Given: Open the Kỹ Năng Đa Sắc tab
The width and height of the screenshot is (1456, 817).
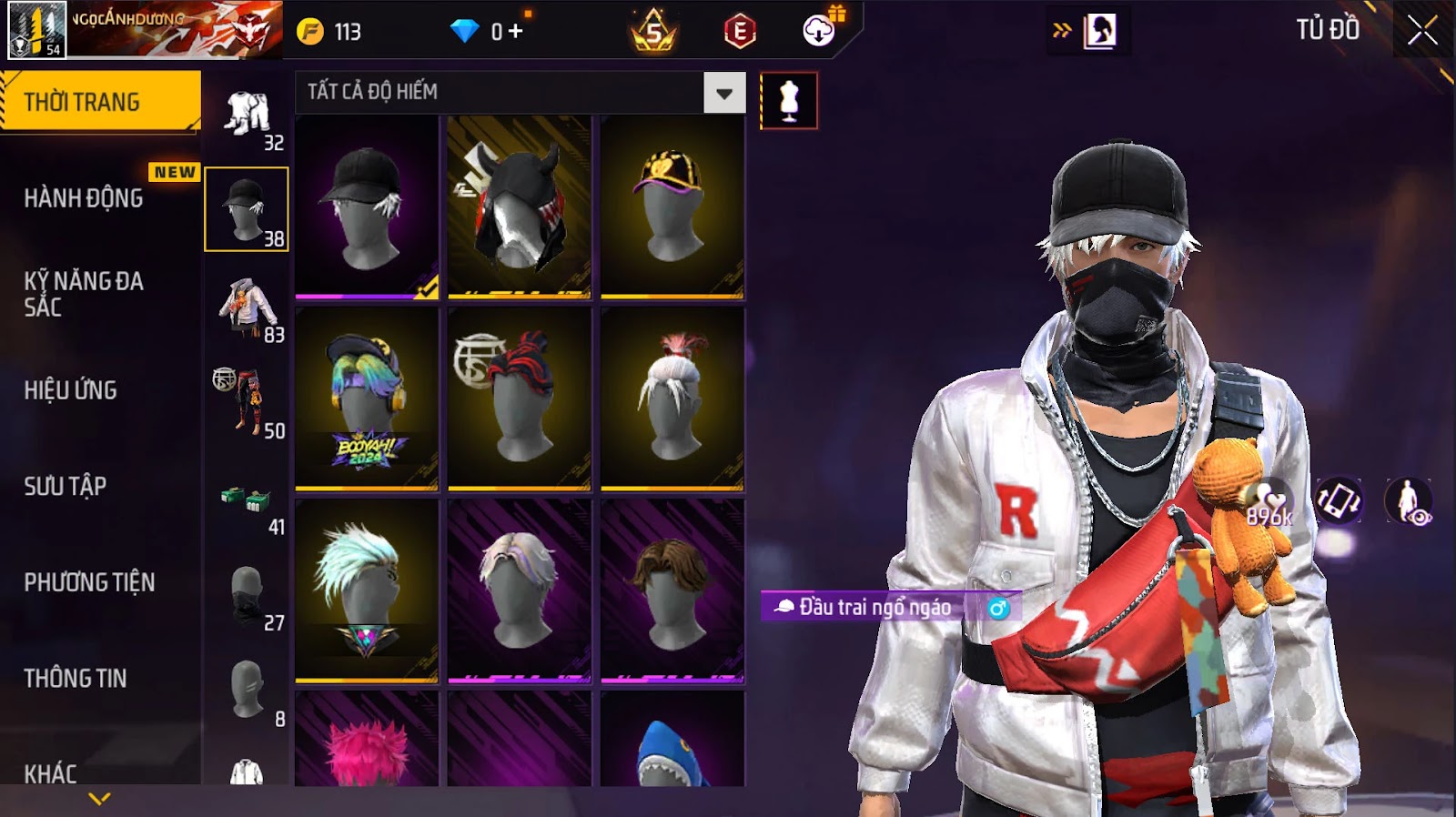Looking at the screenshot, I should click(84, 294).
